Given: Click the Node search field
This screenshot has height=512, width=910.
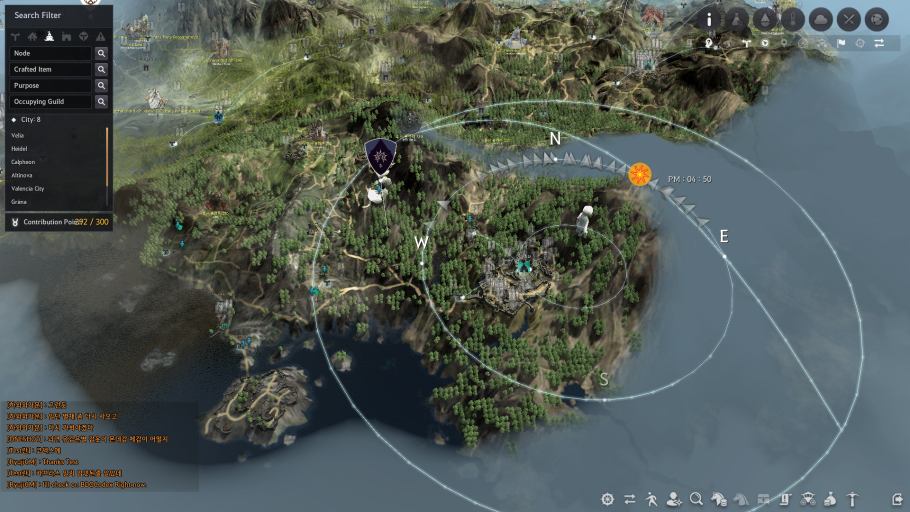Looking at the screenshot, I should click(50, 53).
